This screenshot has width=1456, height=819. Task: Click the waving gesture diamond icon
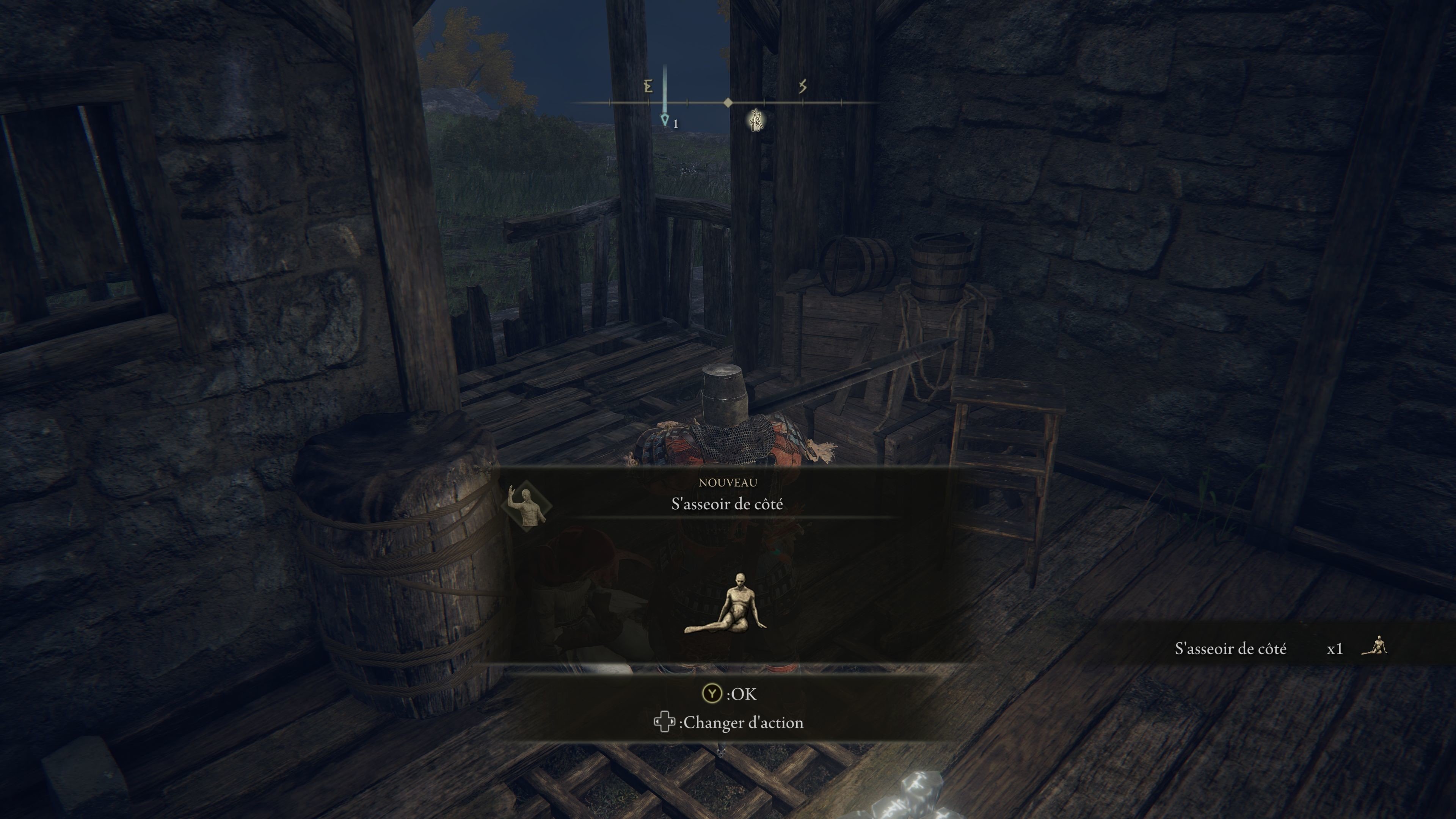pyautogui.click(x=526, y=505)
